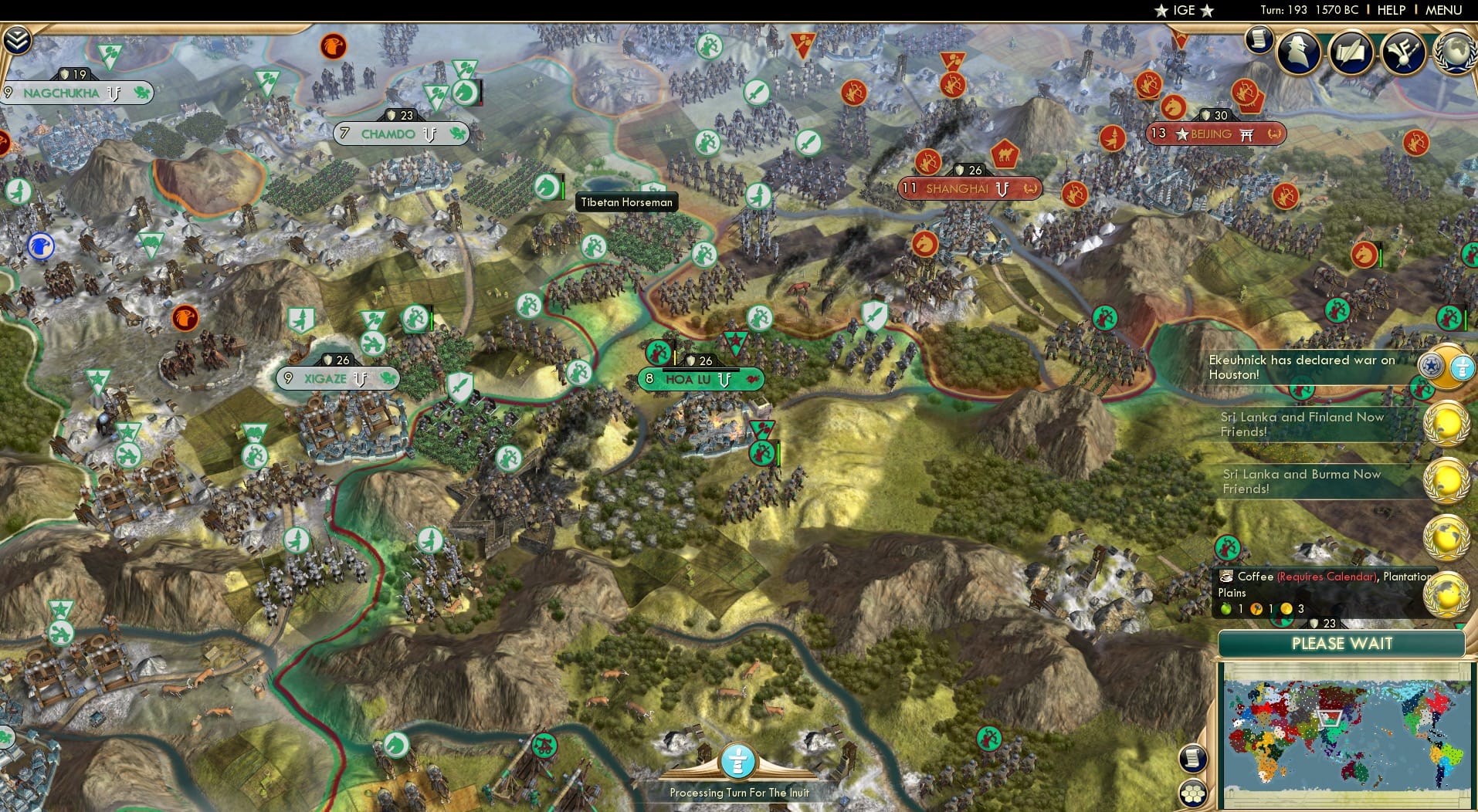Viewport: 1478px width, 812px height.
Task: Open the Espionage overview spy icon
Action: coord(1299,52)
